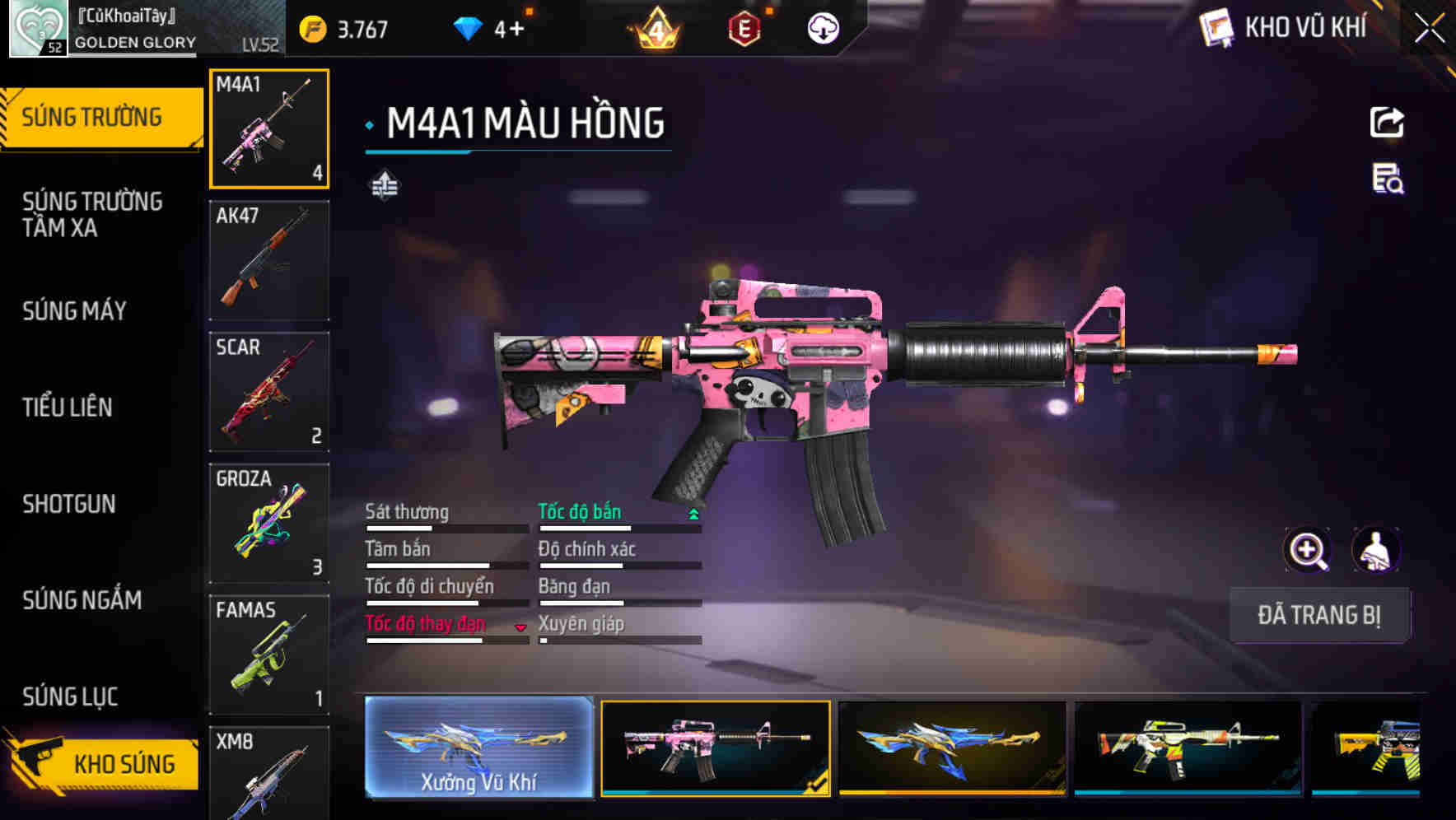Image resolution: width=1456 pixels, height=820 pixels.
Task: Click green up arrow next to Tốc độ bắn
Action: tap(693, 513)
